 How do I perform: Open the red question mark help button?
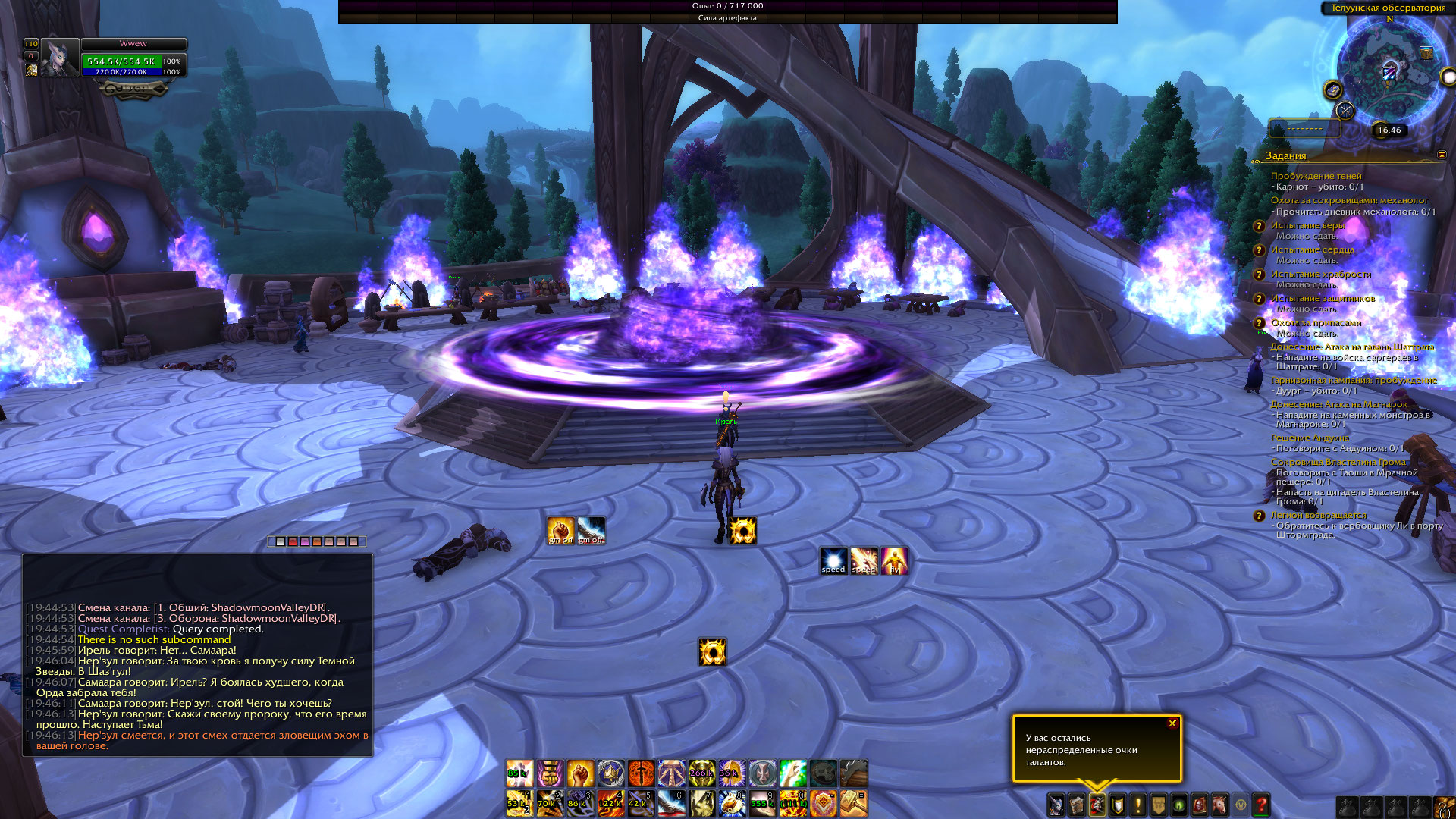pyautogui.click(x=1261, y=805)
